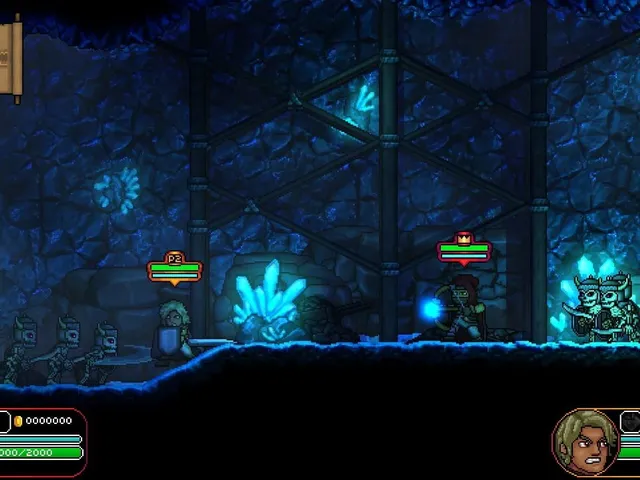Click the gold coin icon
Viewport: 640px width, 480px height.
point(19,422)
